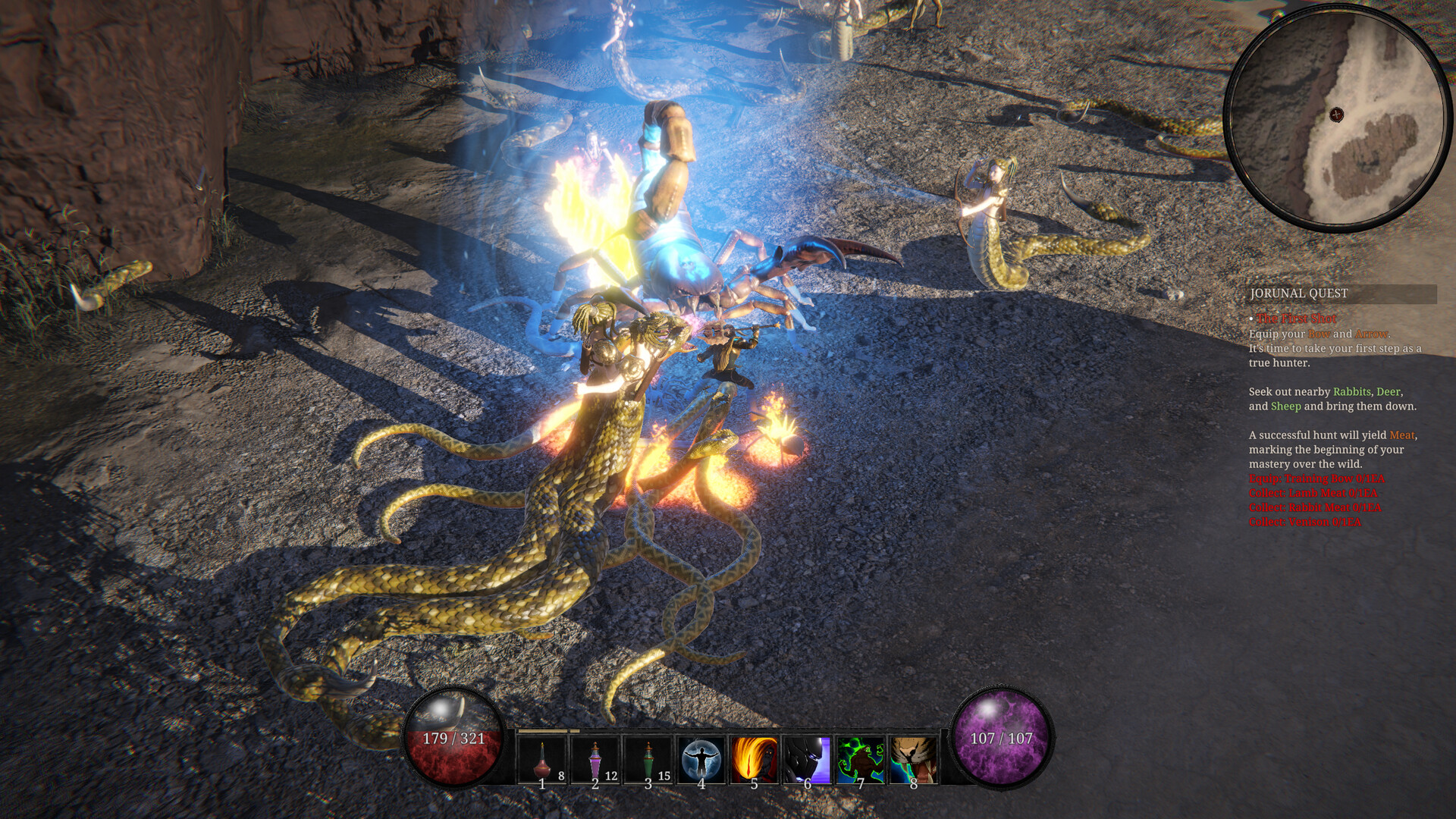Viewport: 1456px width, 819px height.
Task: Drink the red health potion in slot 1
Action: [x=541, y=761]
